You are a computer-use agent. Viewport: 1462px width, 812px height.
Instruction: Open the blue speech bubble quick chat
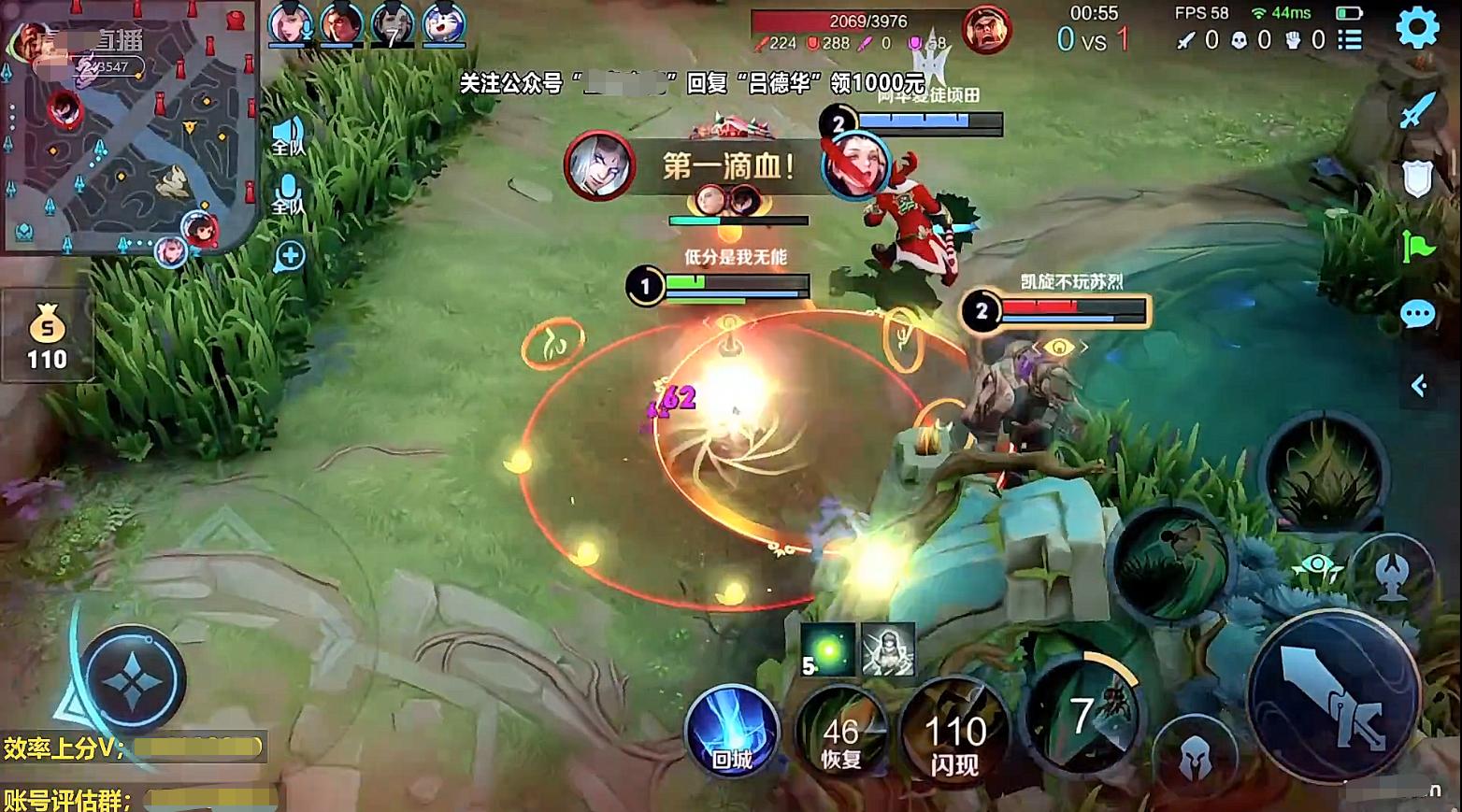tap(1417, 314)
